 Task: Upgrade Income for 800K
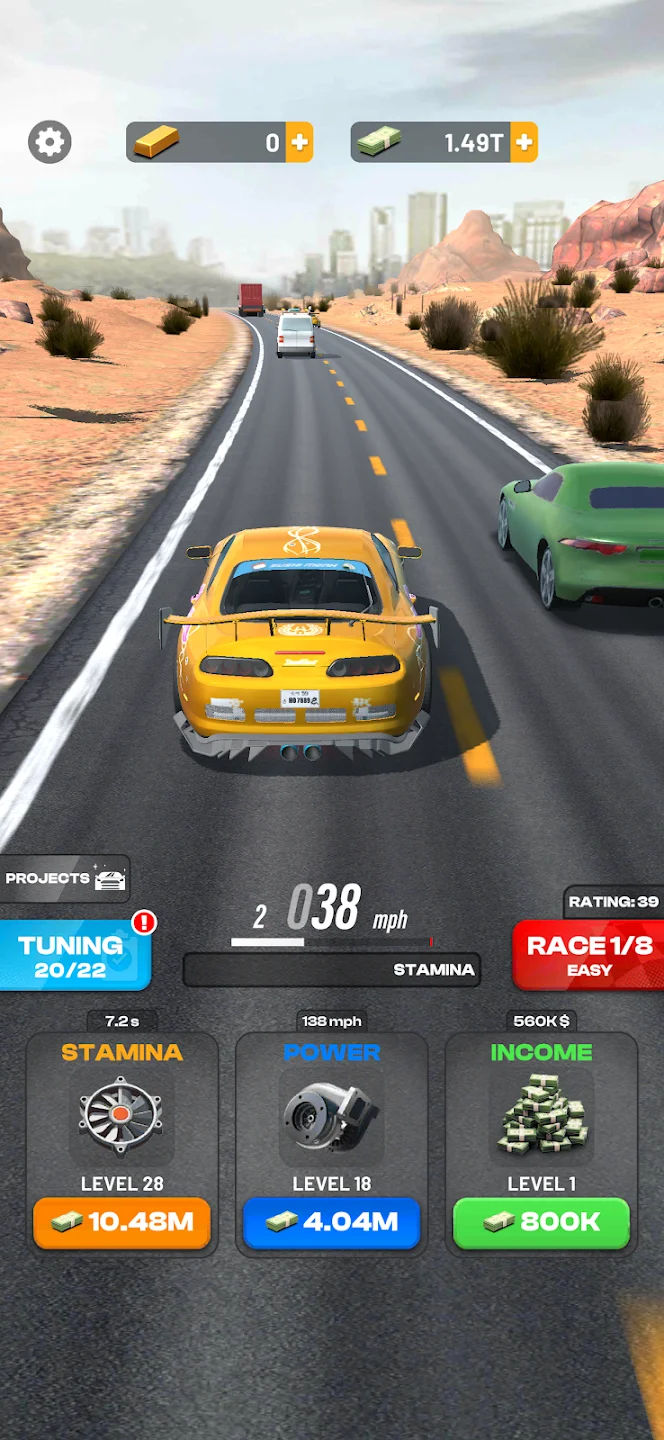[x=541, y=1222]
